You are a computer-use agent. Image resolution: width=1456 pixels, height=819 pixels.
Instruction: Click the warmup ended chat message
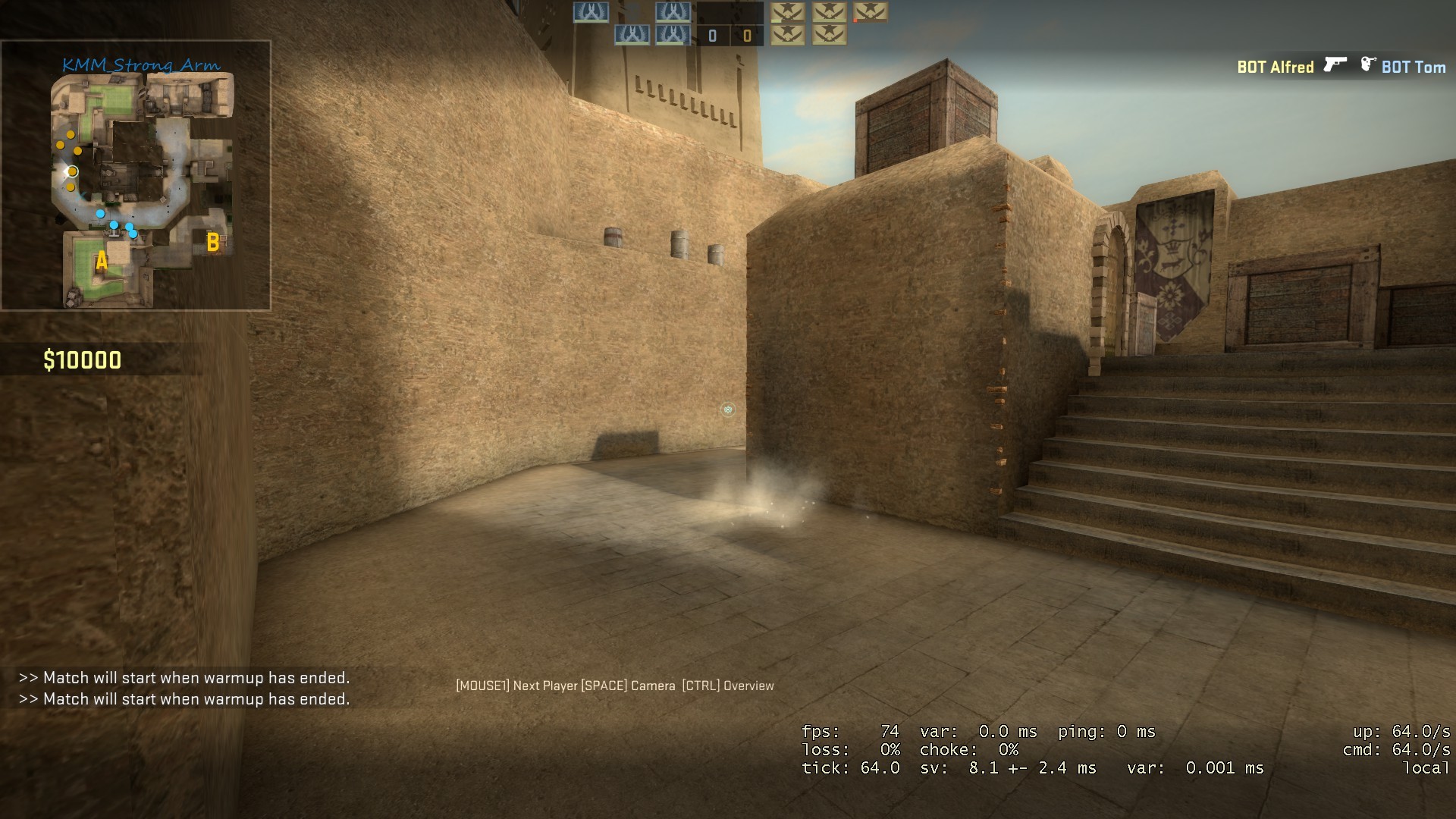(186, 679)
